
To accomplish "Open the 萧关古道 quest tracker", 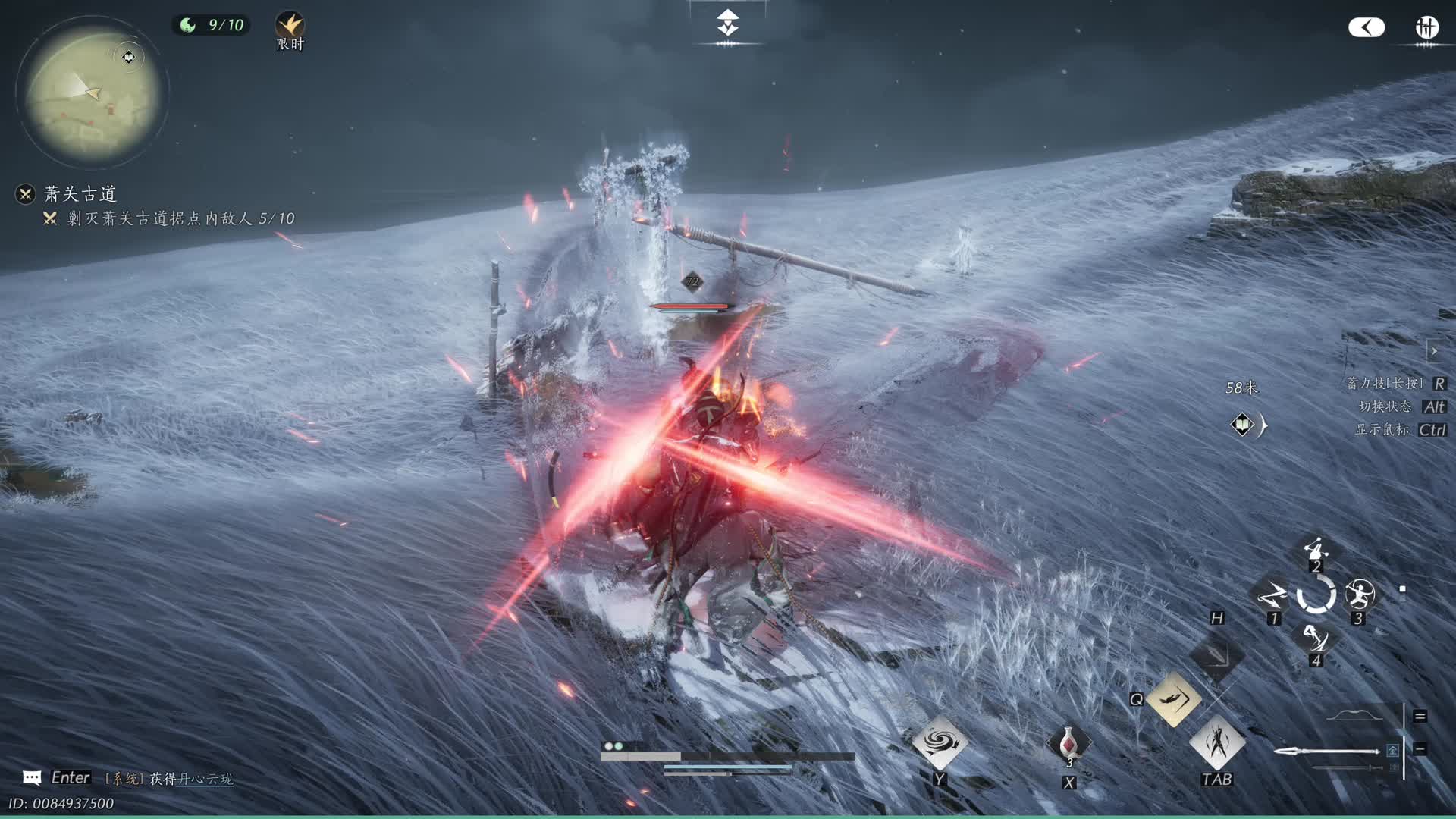I will tap(80, 194).
